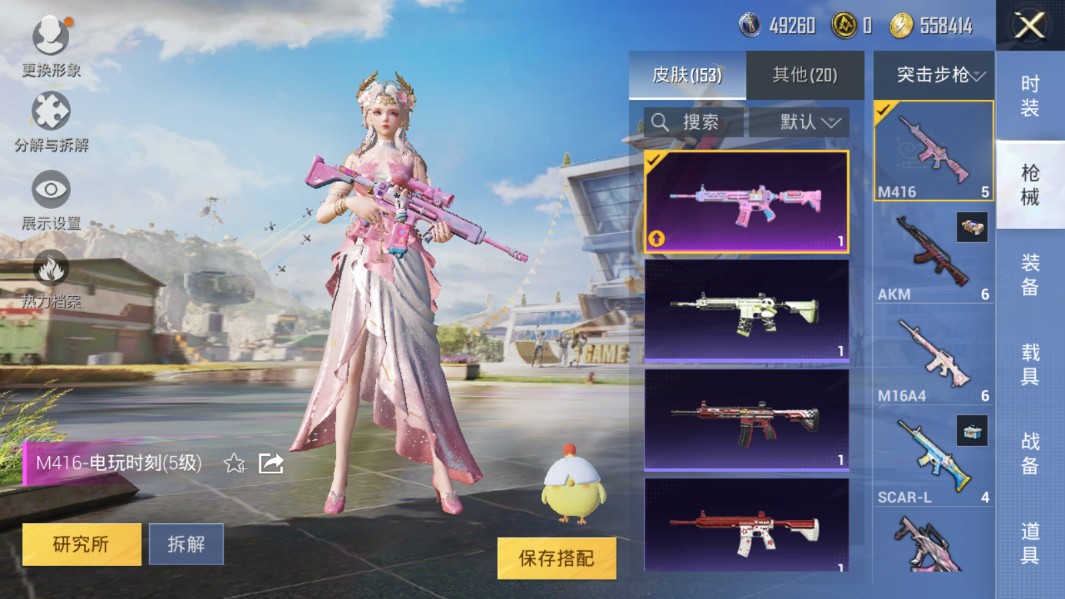
Task: Switch to the 其他(20) tab
Action: tap(804, 75)
